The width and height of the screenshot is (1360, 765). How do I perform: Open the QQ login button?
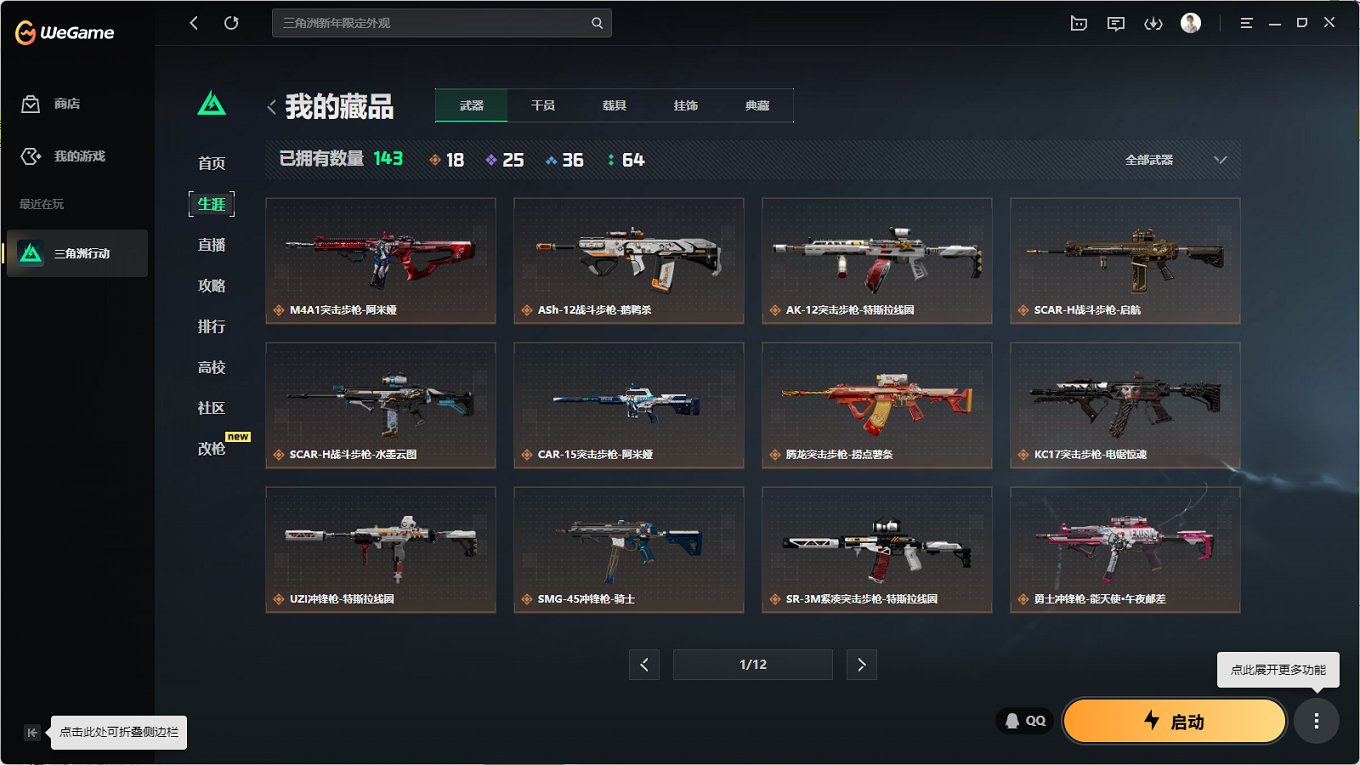coord(1024,720)
